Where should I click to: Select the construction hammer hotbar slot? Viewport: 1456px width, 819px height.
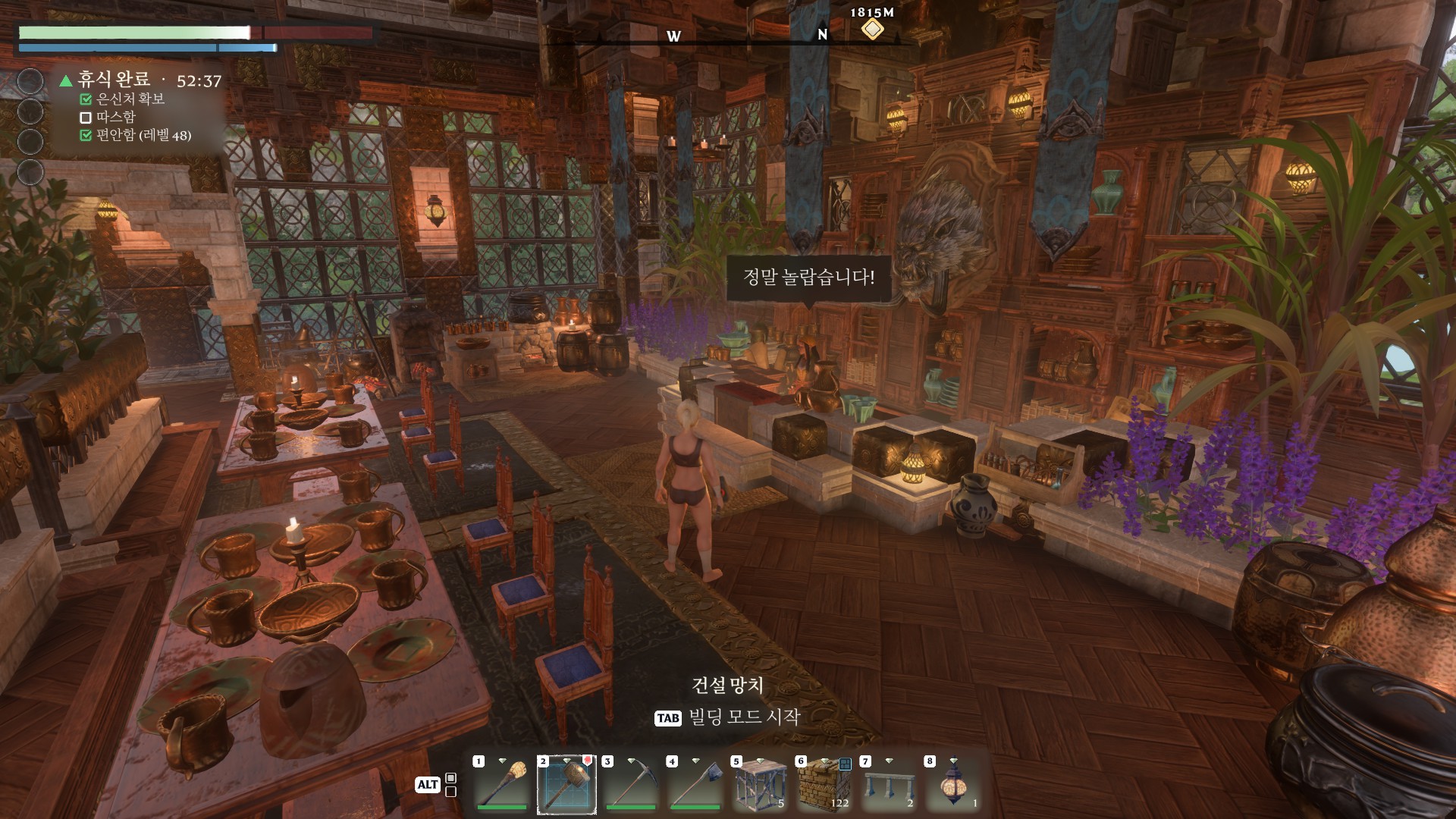[566, 784]
